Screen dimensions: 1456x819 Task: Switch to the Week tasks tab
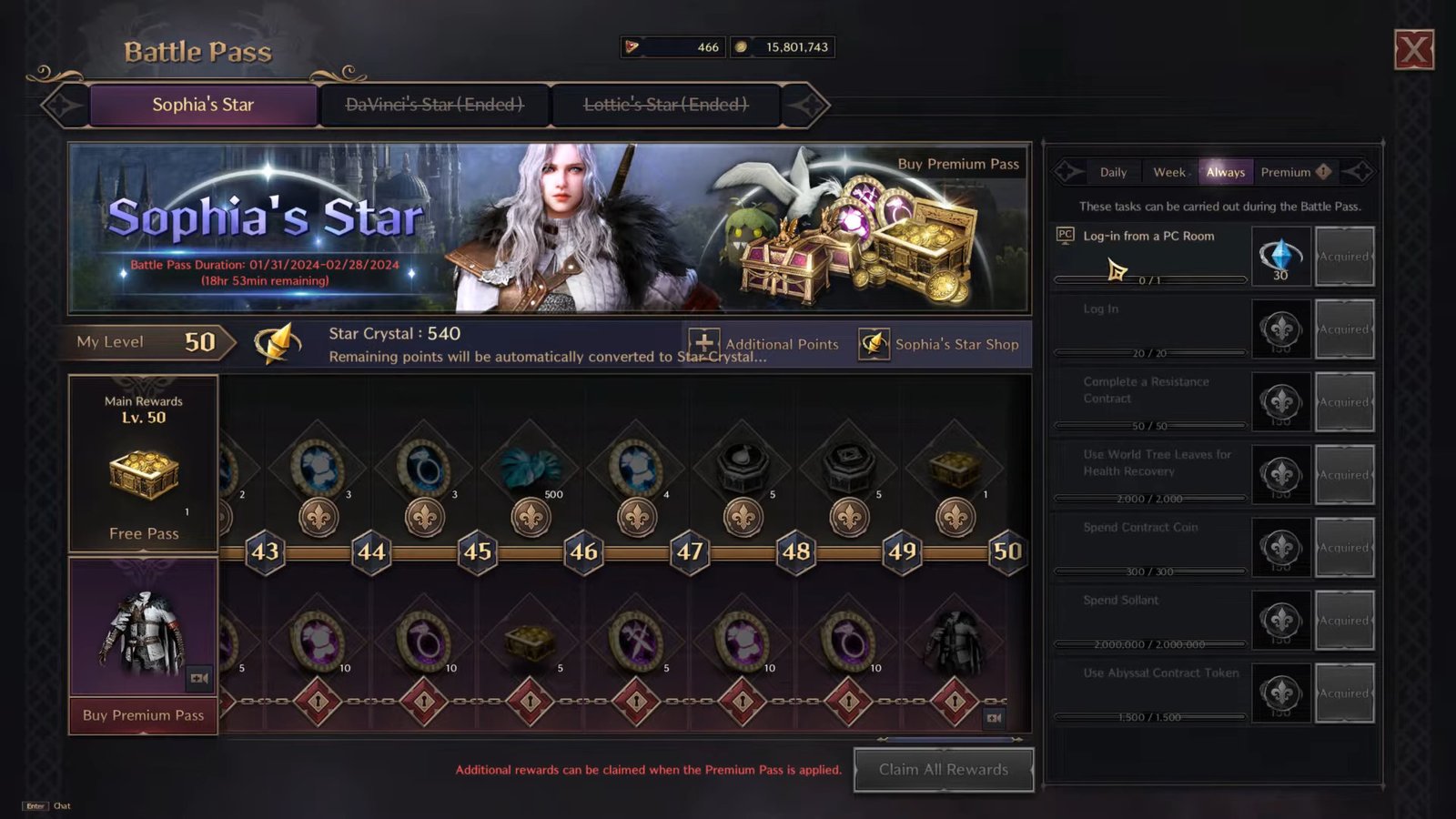[x=1169, y=171]
